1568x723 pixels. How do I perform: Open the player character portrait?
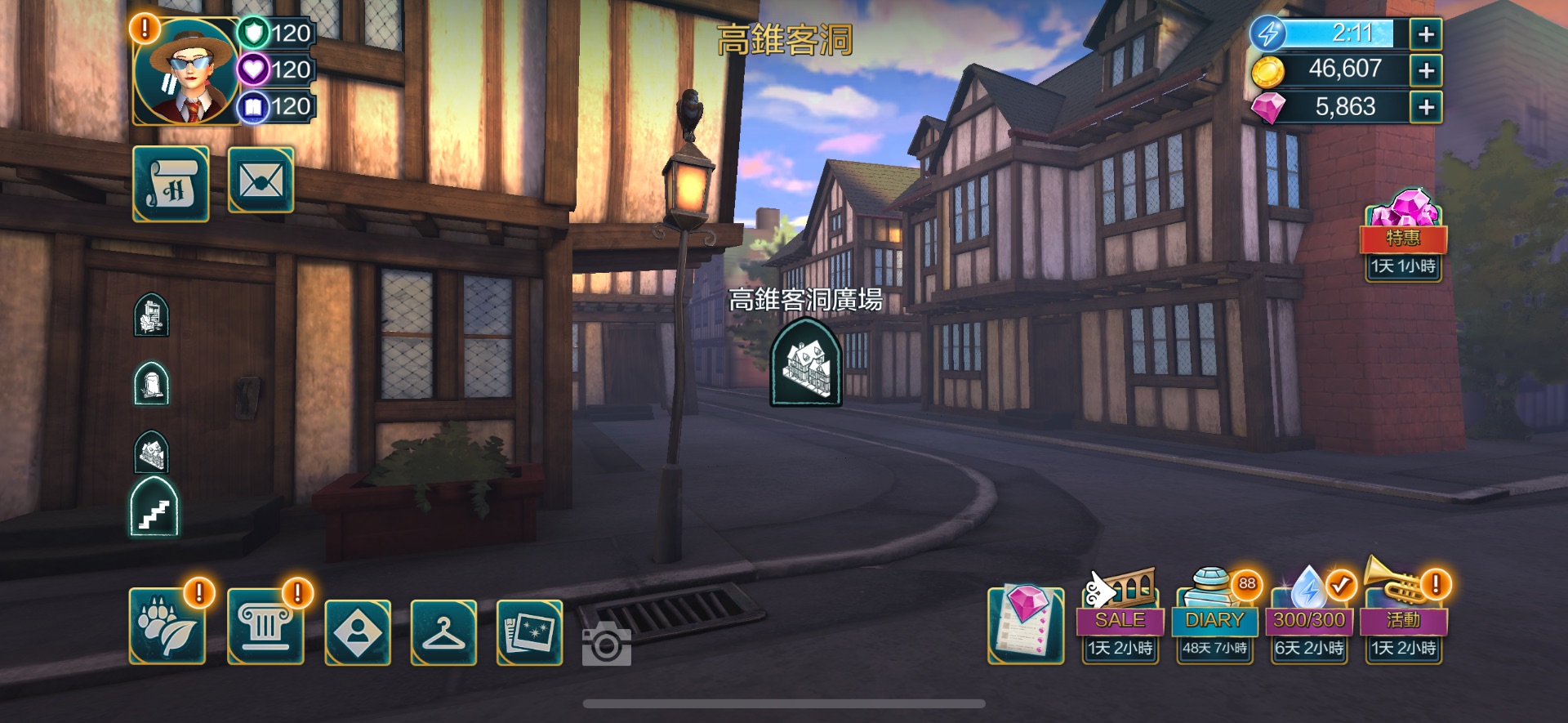[x=186, y=72]
